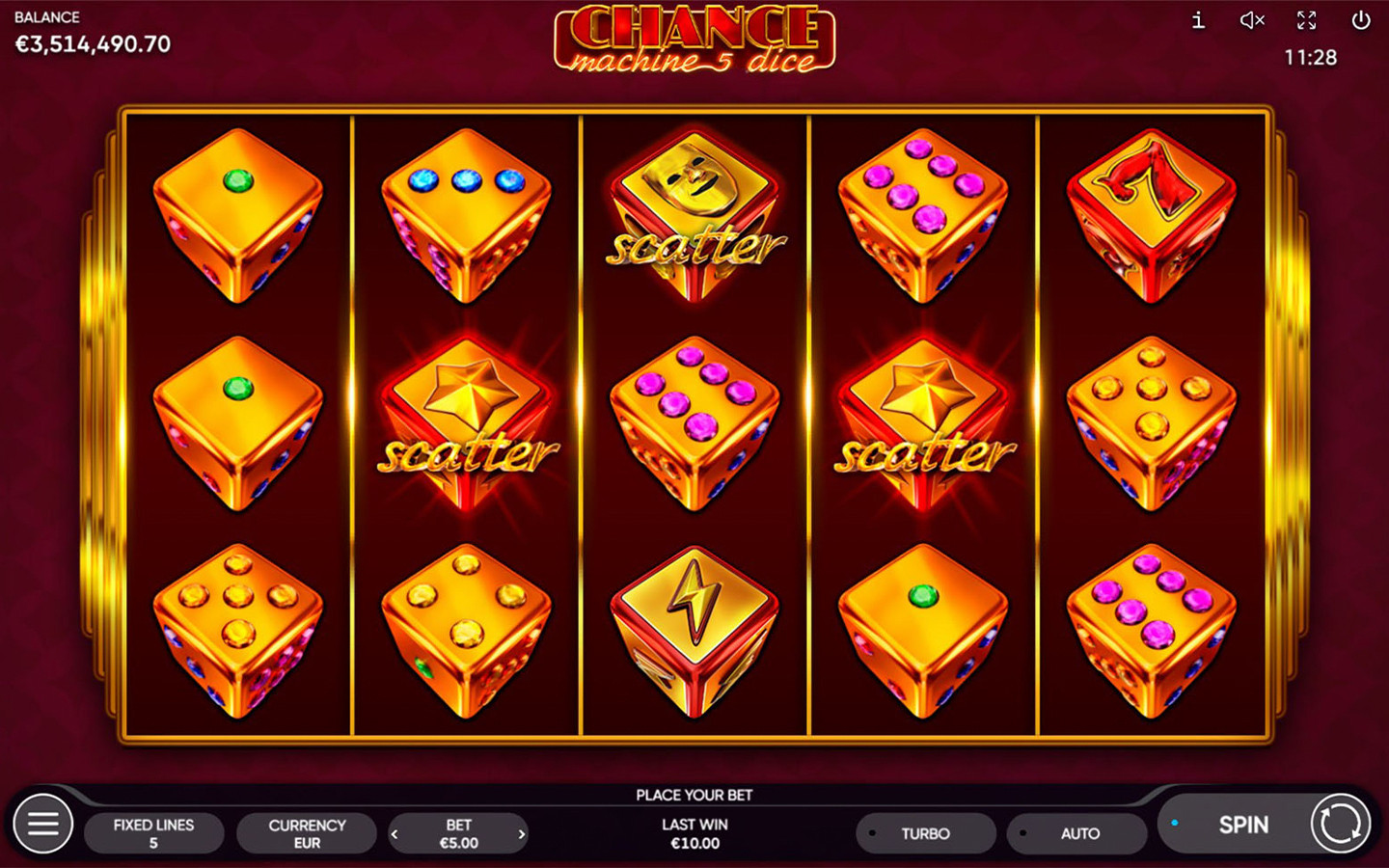Enable Turbo mode

(x=925, y=833)
